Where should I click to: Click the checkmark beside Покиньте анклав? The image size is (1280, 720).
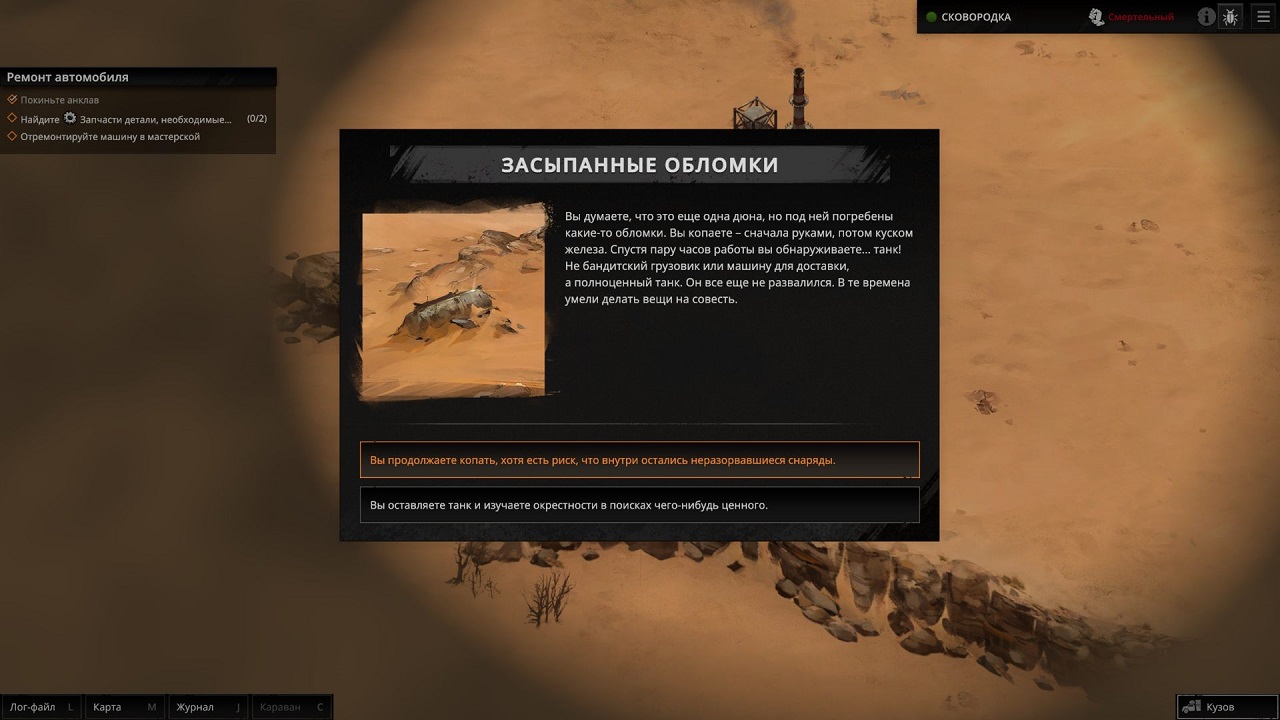pyautogui.click(x=12, y=99)
